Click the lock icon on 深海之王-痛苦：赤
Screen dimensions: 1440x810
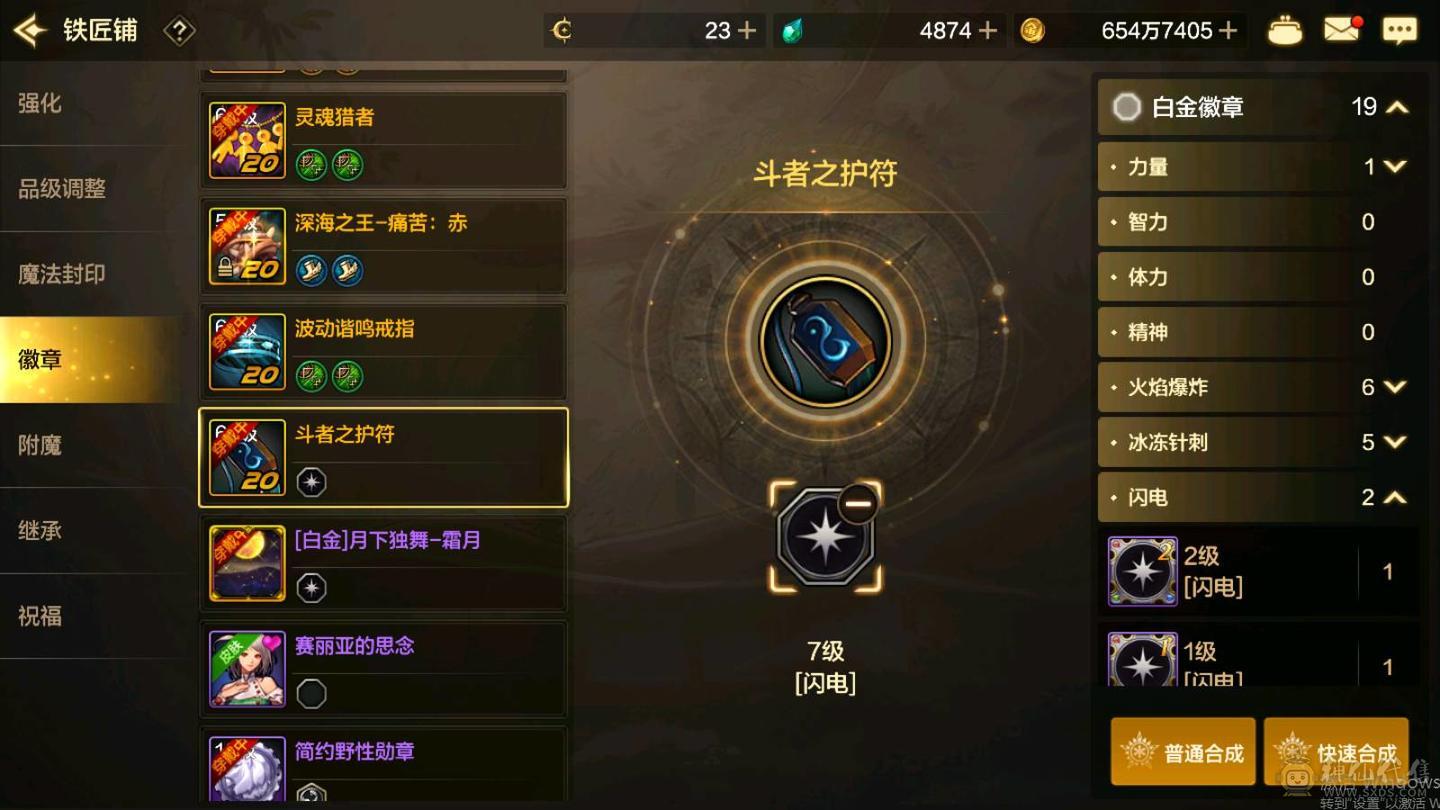226,265
